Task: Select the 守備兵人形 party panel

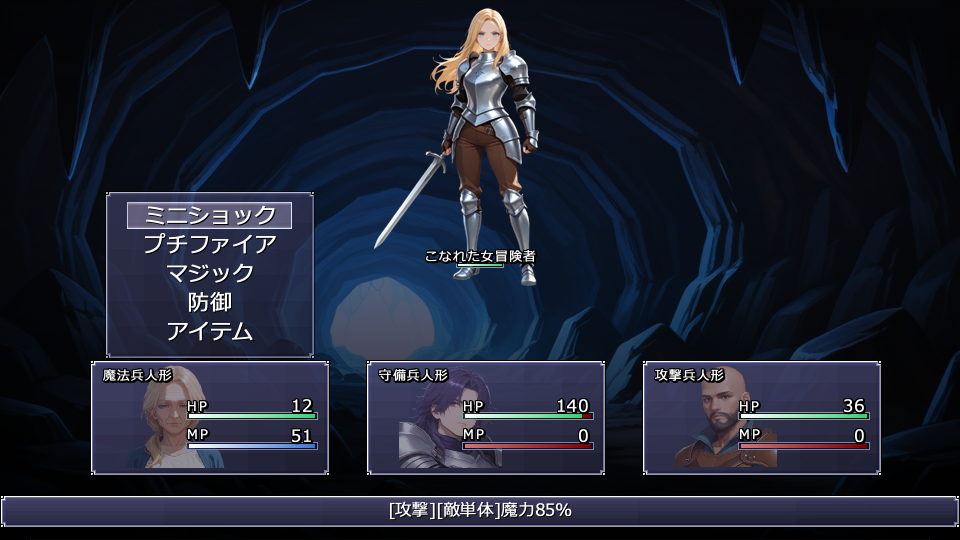Action: click(x=486, y=417)
